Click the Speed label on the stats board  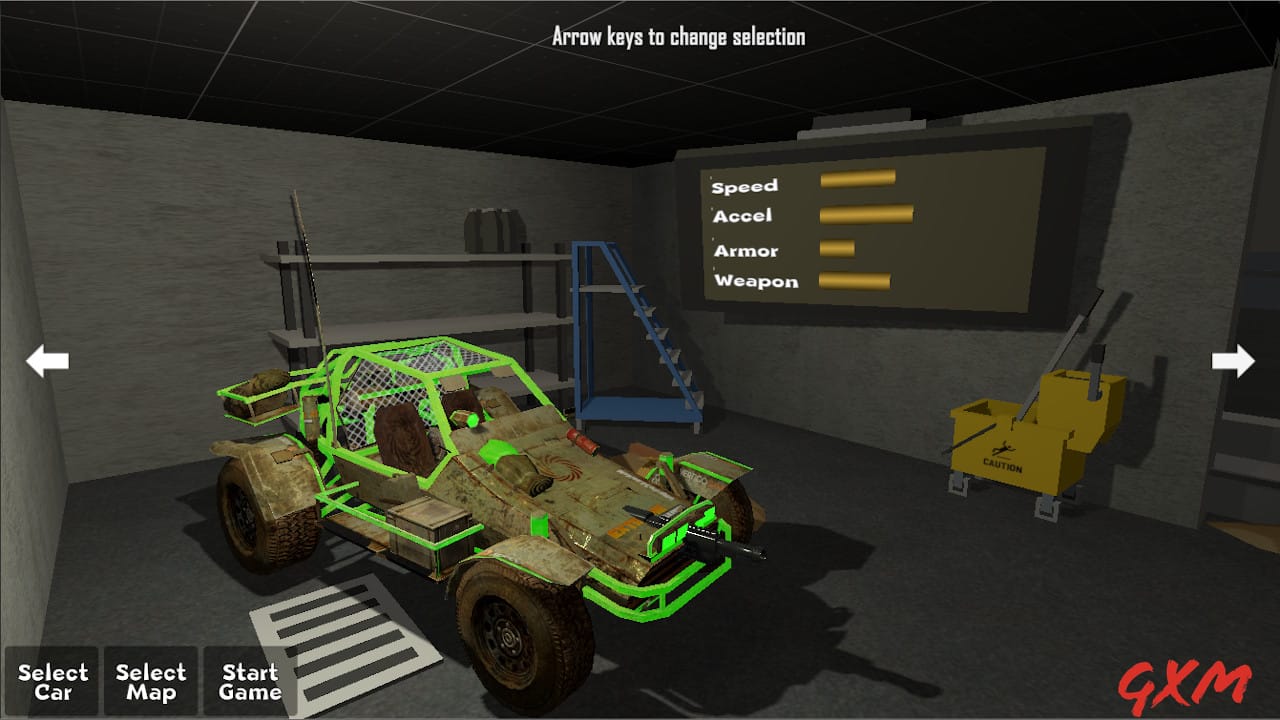(744, 184)
